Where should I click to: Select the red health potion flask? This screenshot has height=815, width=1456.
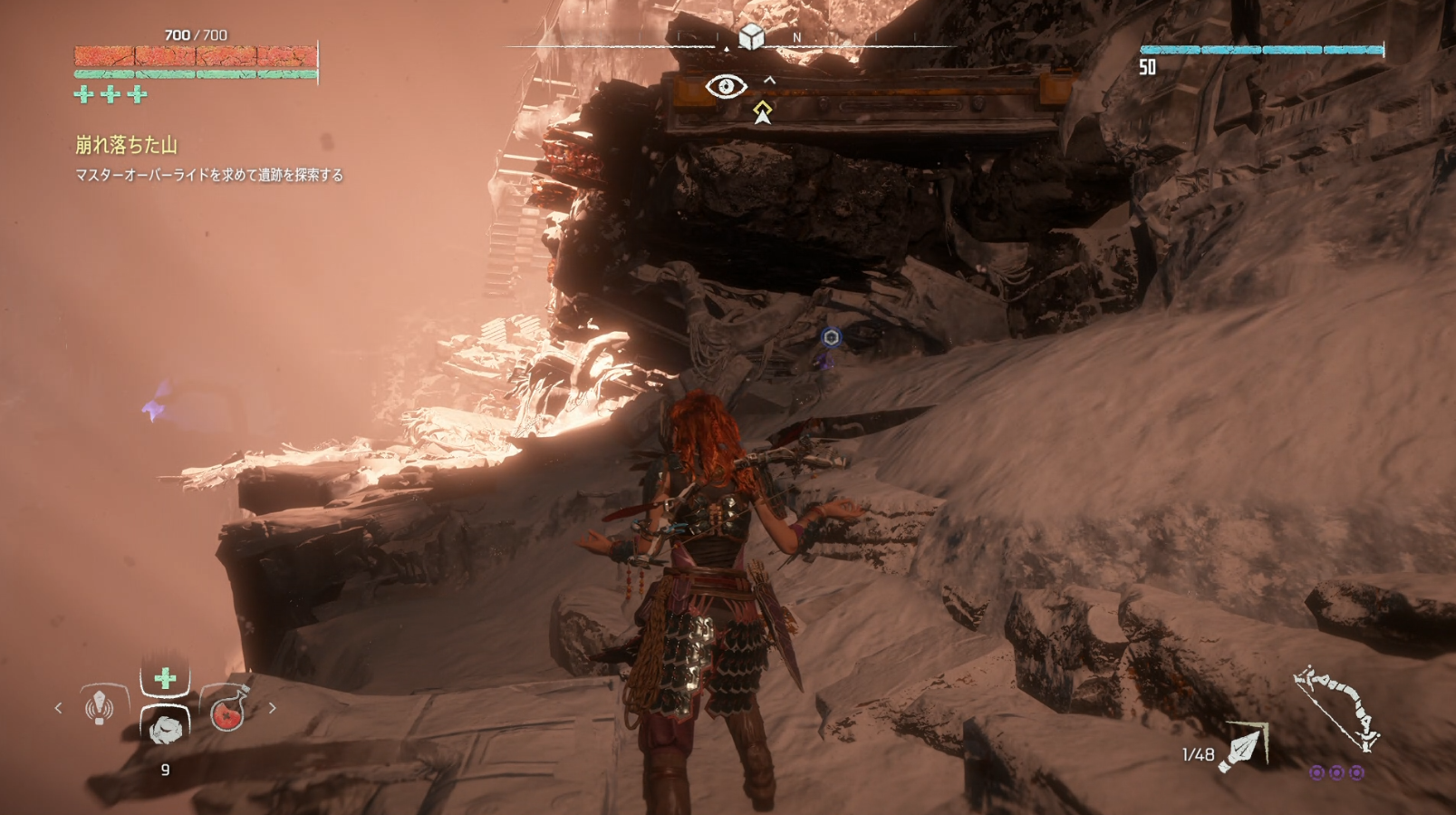pos(228,710)
